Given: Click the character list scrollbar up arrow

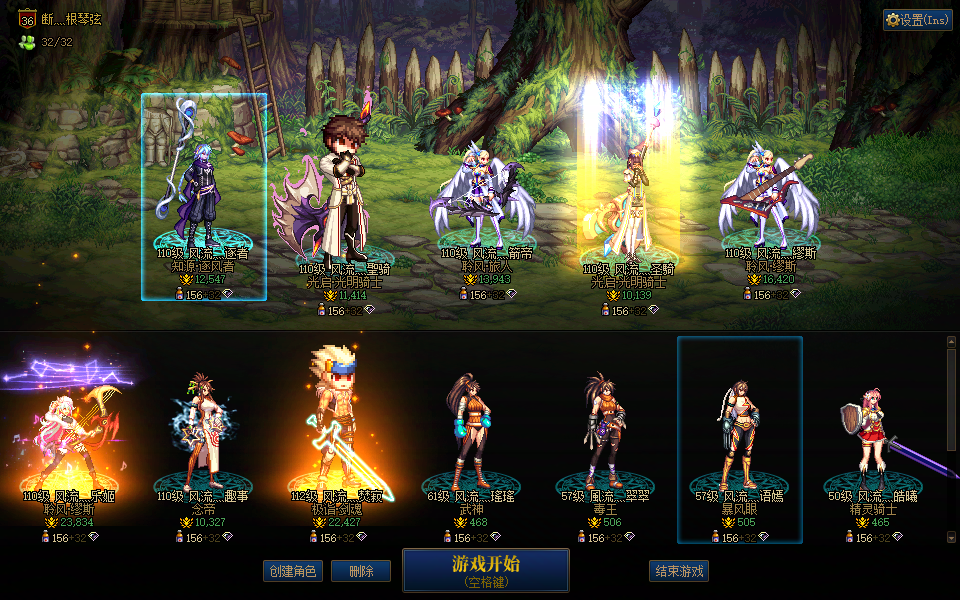Looking at the screenshot, I should pos(951,342).
